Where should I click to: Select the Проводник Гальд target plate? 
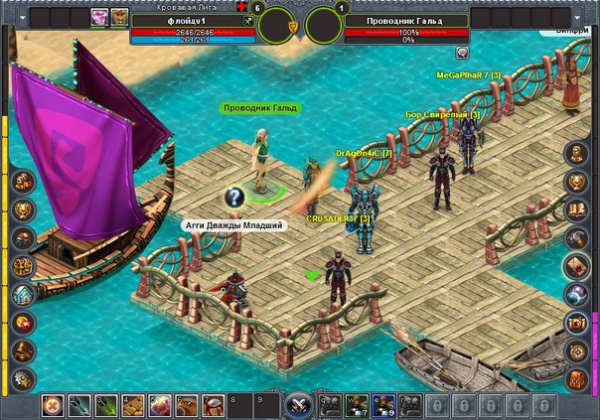[x=406, y=20]
